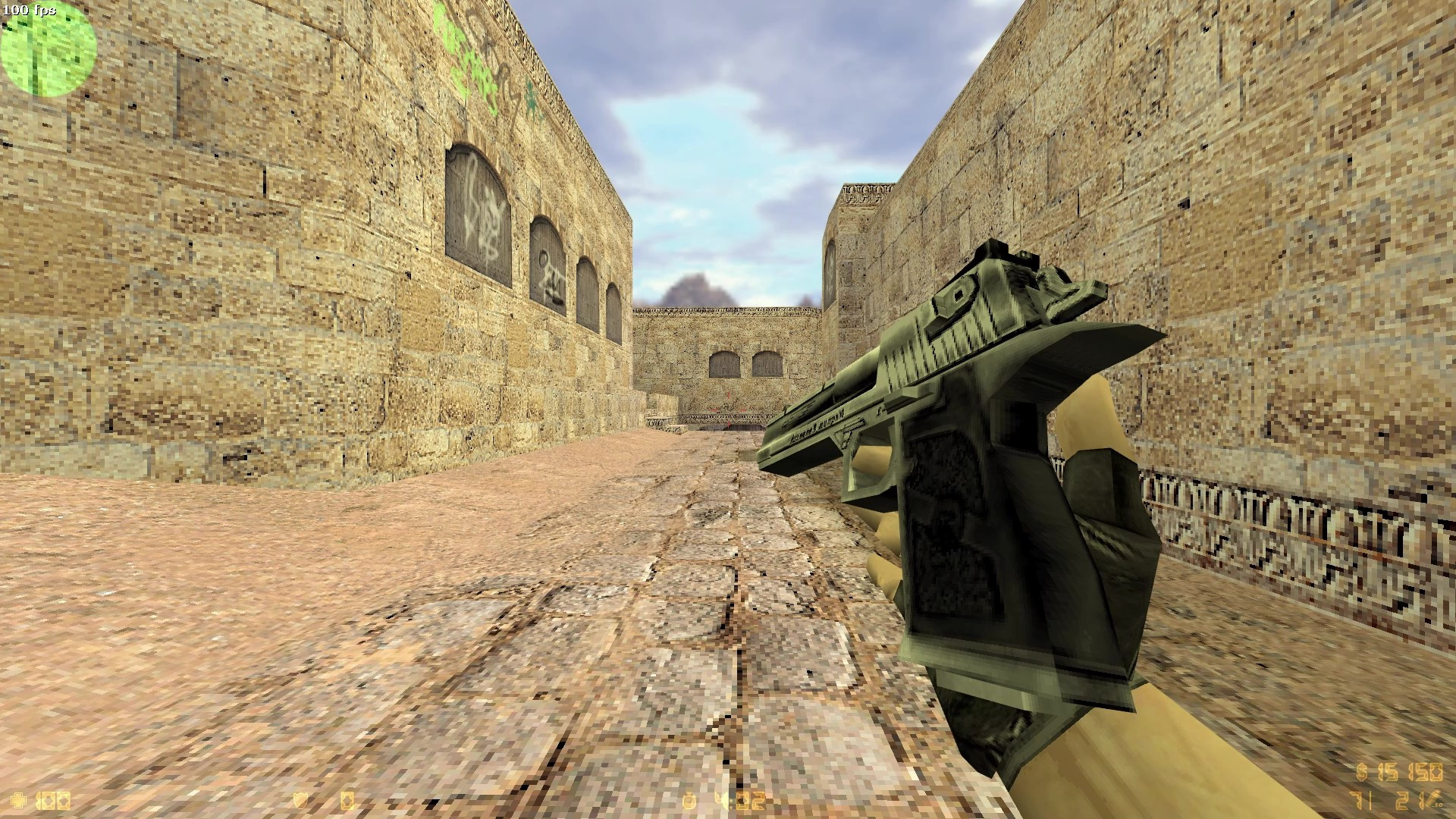Click the armor shield icon
1456x819 pixels.
click(x=301, y=799)
